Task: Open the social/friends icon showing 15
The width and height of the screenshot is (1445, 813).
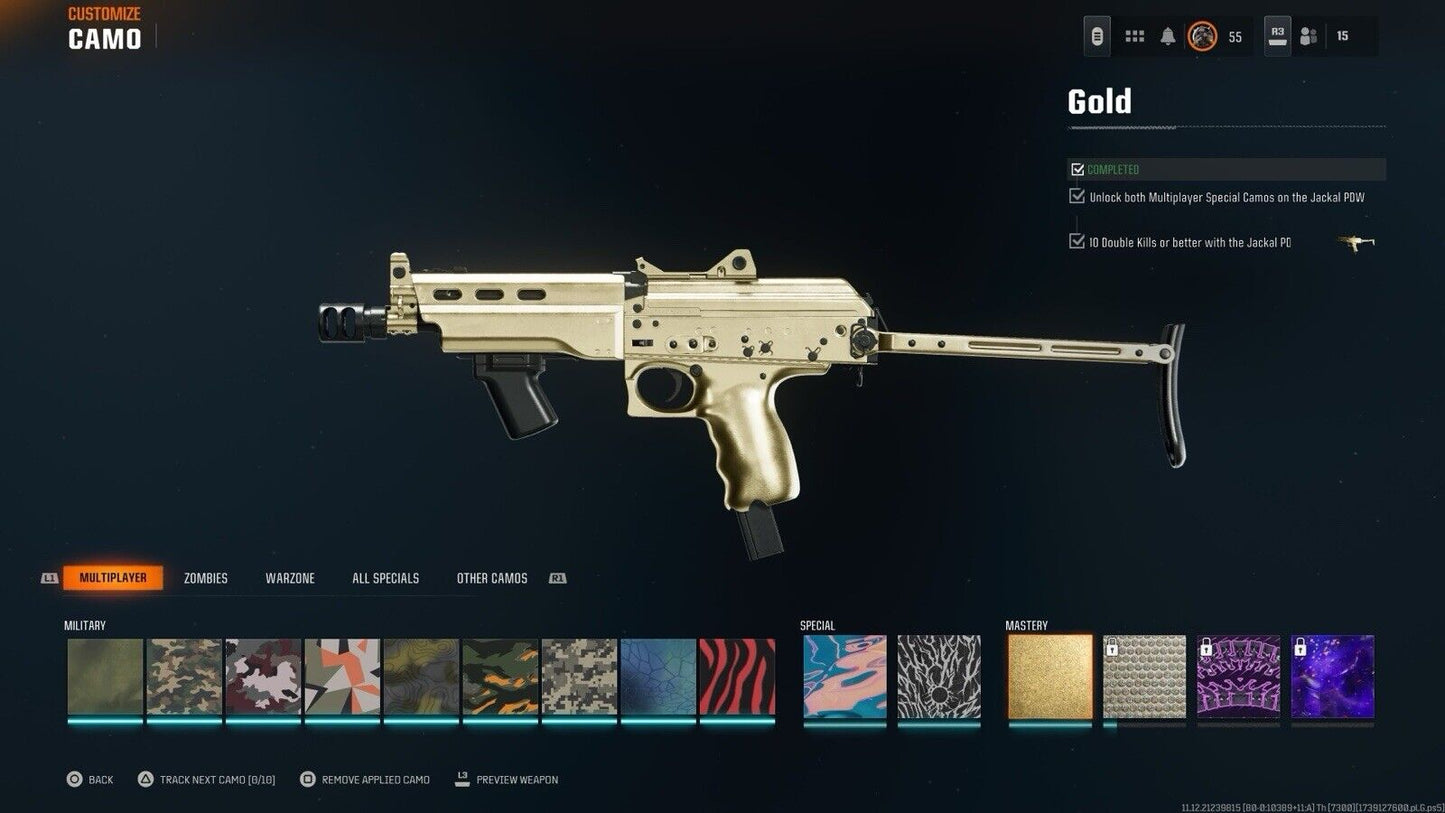Action: tap(1308, 35)
